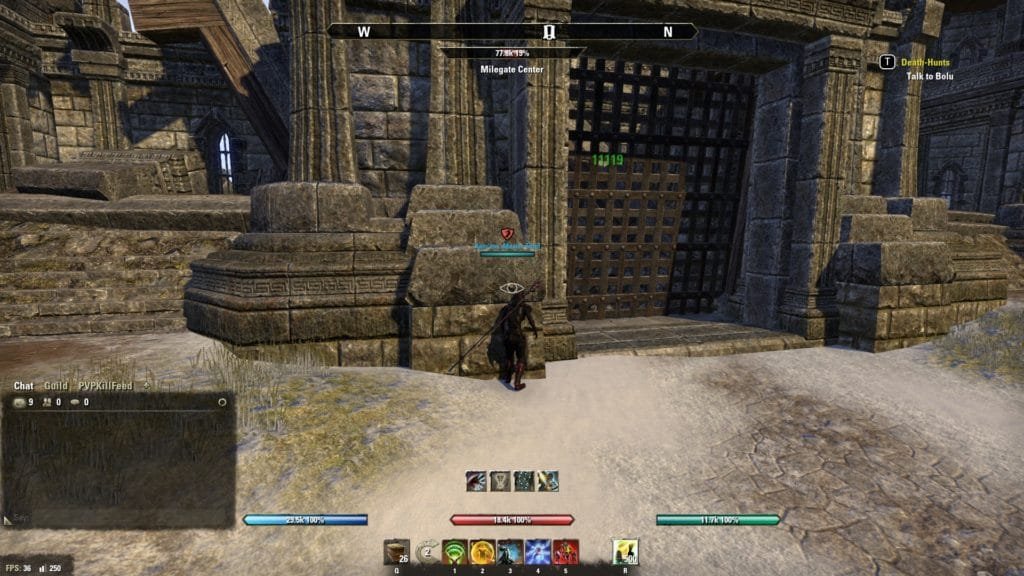Activate the green skill in slot 1
The height and width of the screenshot is (576, 1024).
click(455, 552)
